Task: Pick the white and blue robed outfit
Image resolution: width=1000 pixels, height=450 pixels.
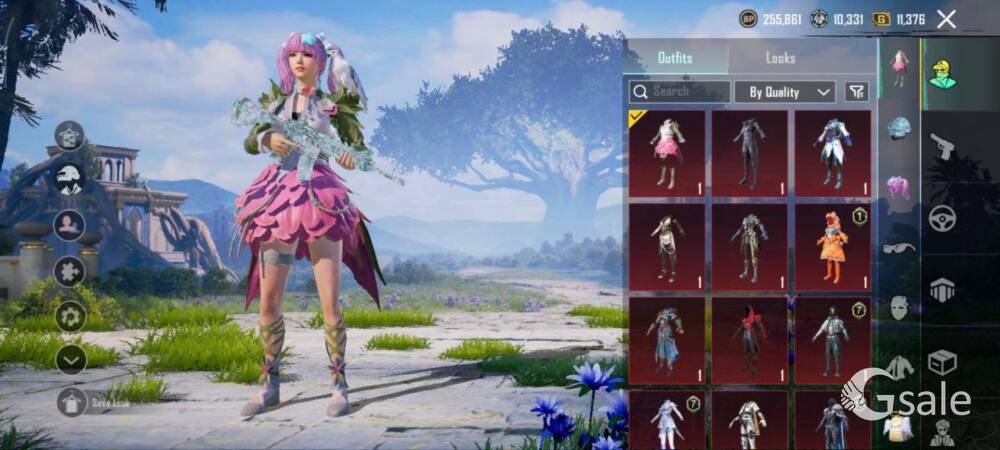Action: point(832,153)
